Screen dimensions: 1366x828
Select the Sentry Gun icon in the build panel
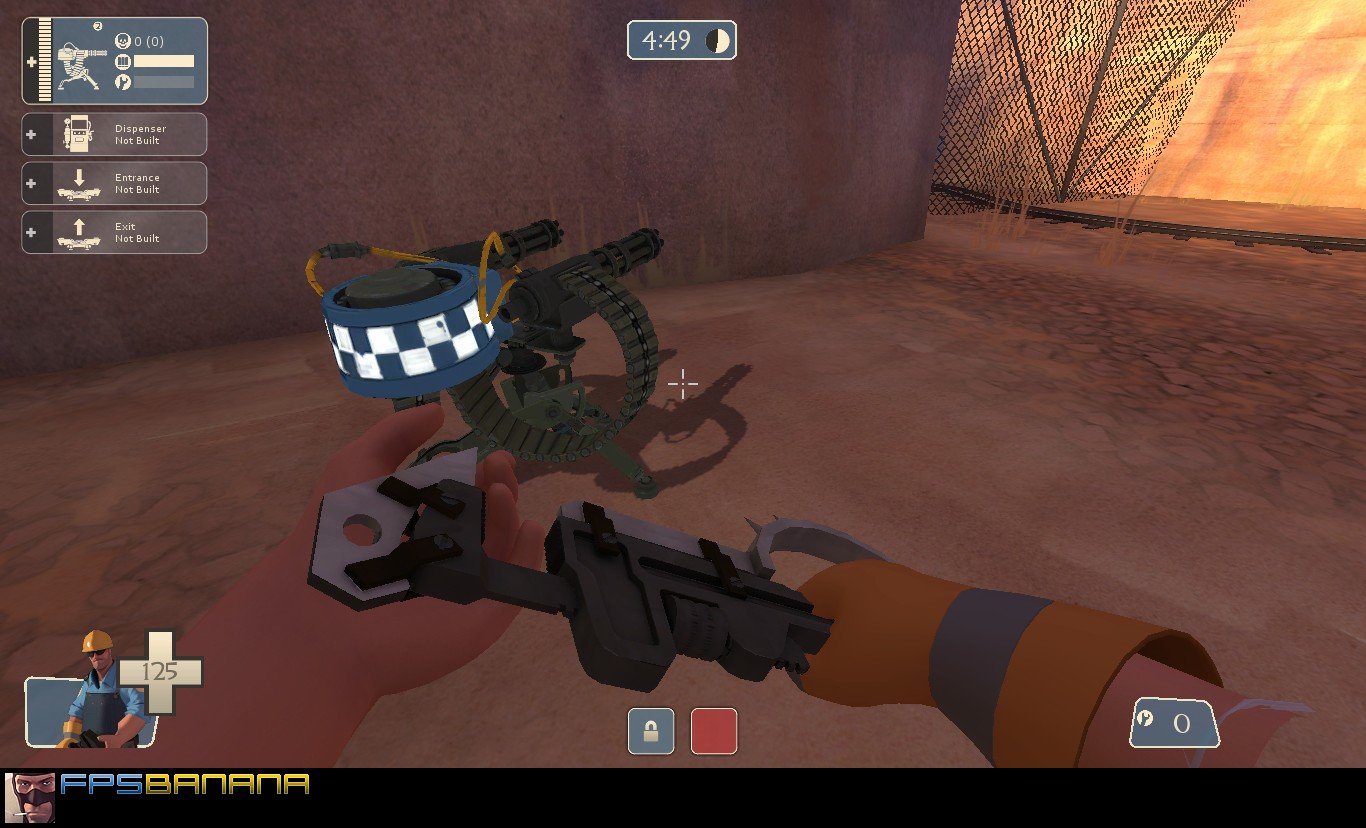tap(78, 63)
